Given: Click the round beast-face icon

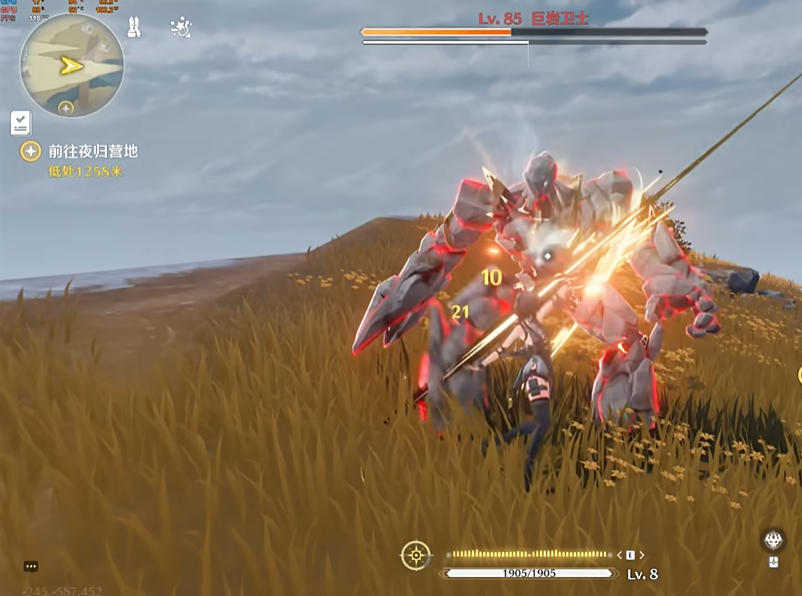Looking at the screenshot, I should click(773, 540).
